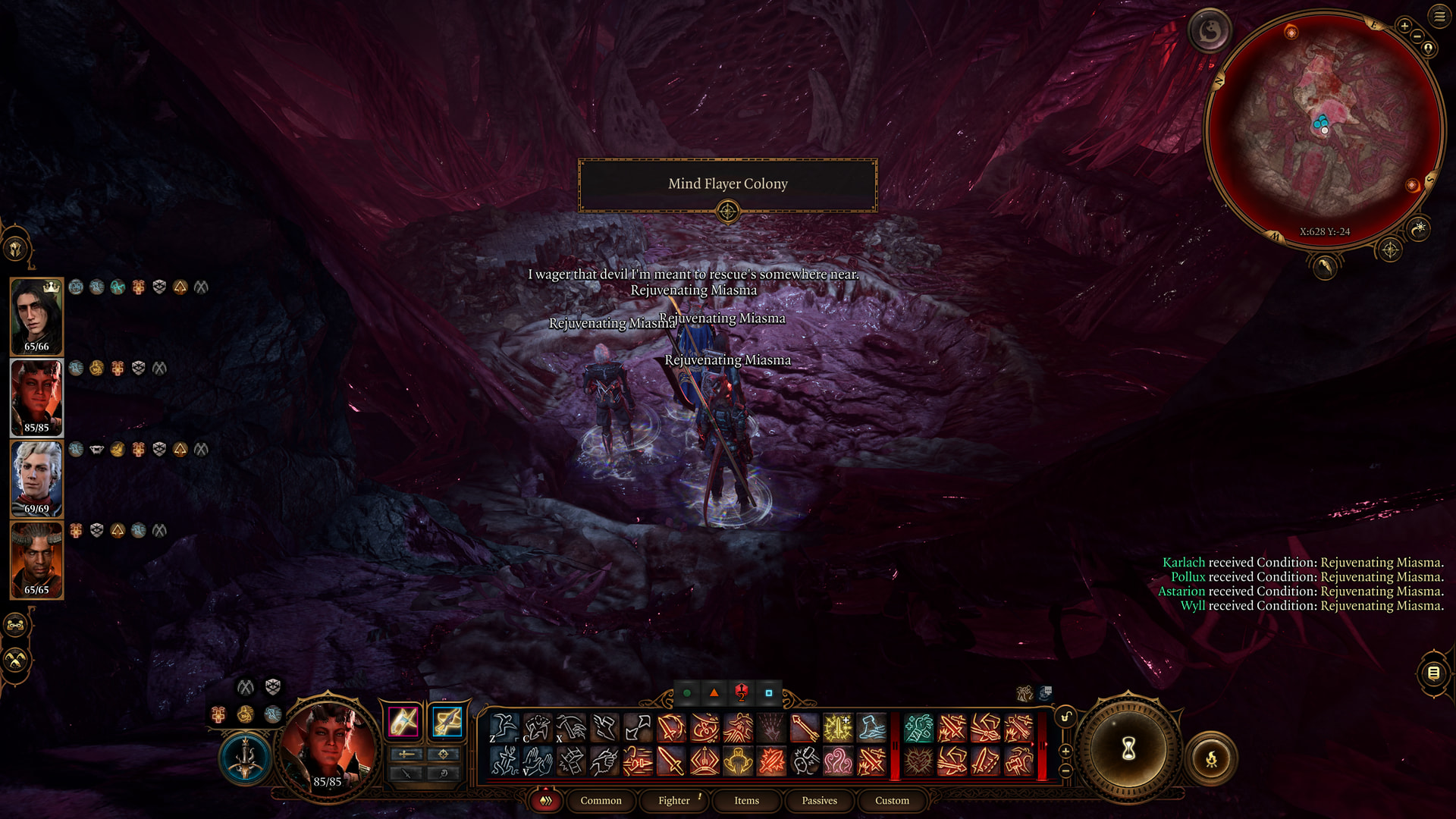1456x819 pixels.
Task: Click the hourglass end turn button
Action: (x=1128, y=749)
